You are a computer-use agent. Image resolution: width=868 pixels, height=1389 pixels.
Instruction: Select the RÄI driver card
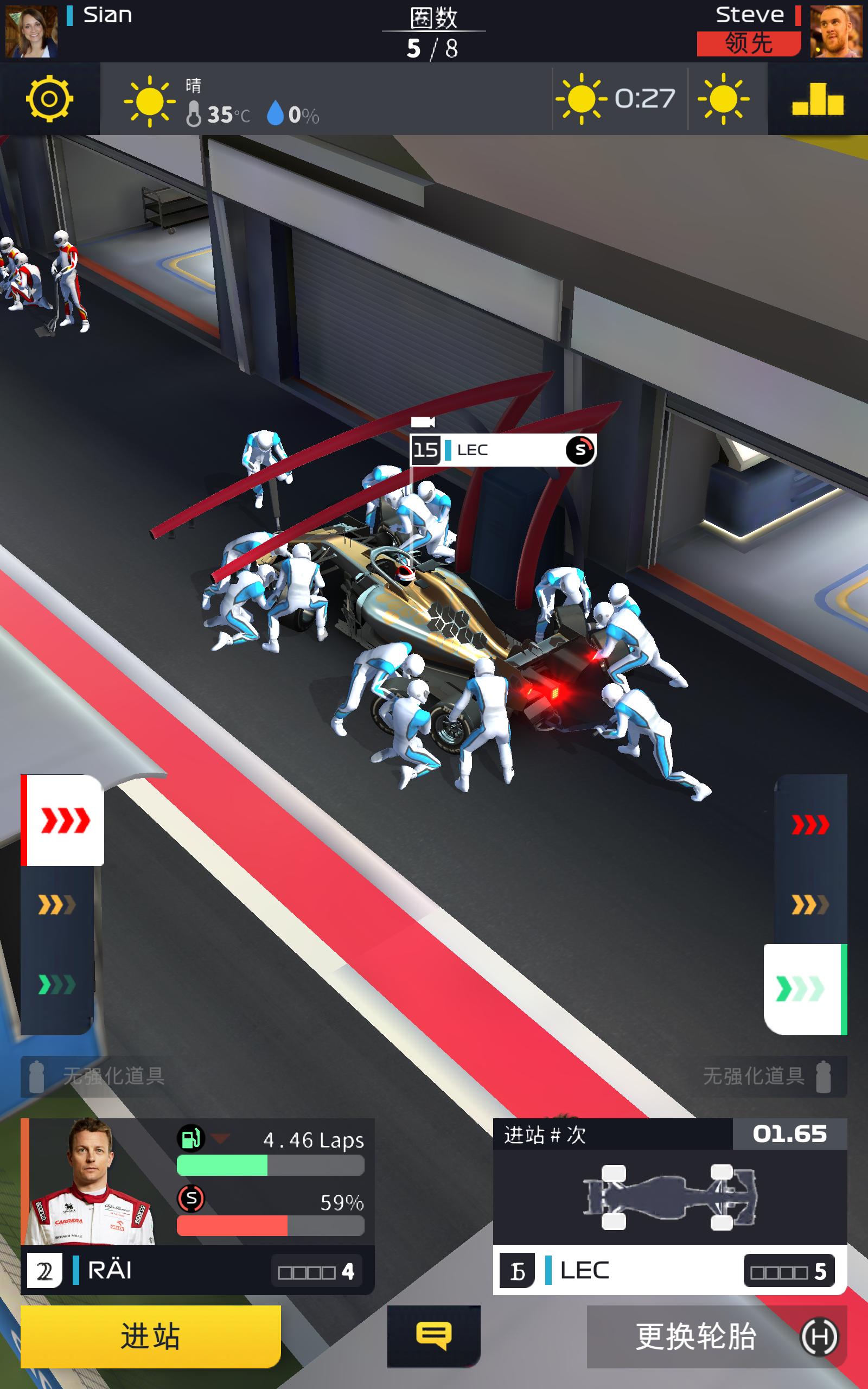[x=197, y=1206]
